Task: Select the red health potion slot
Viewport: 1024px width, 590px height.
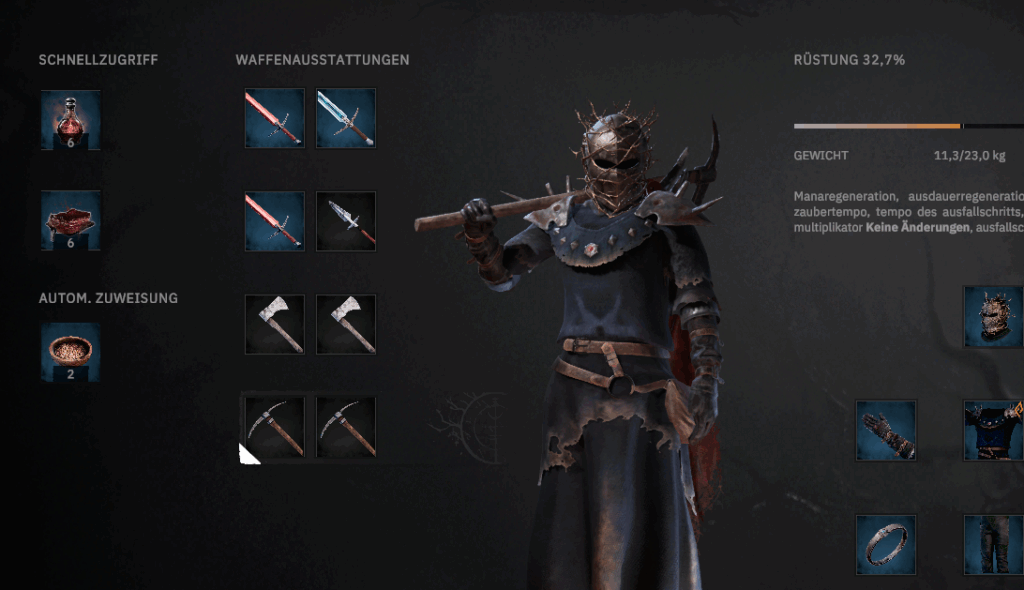Action: tap(70, 120)
